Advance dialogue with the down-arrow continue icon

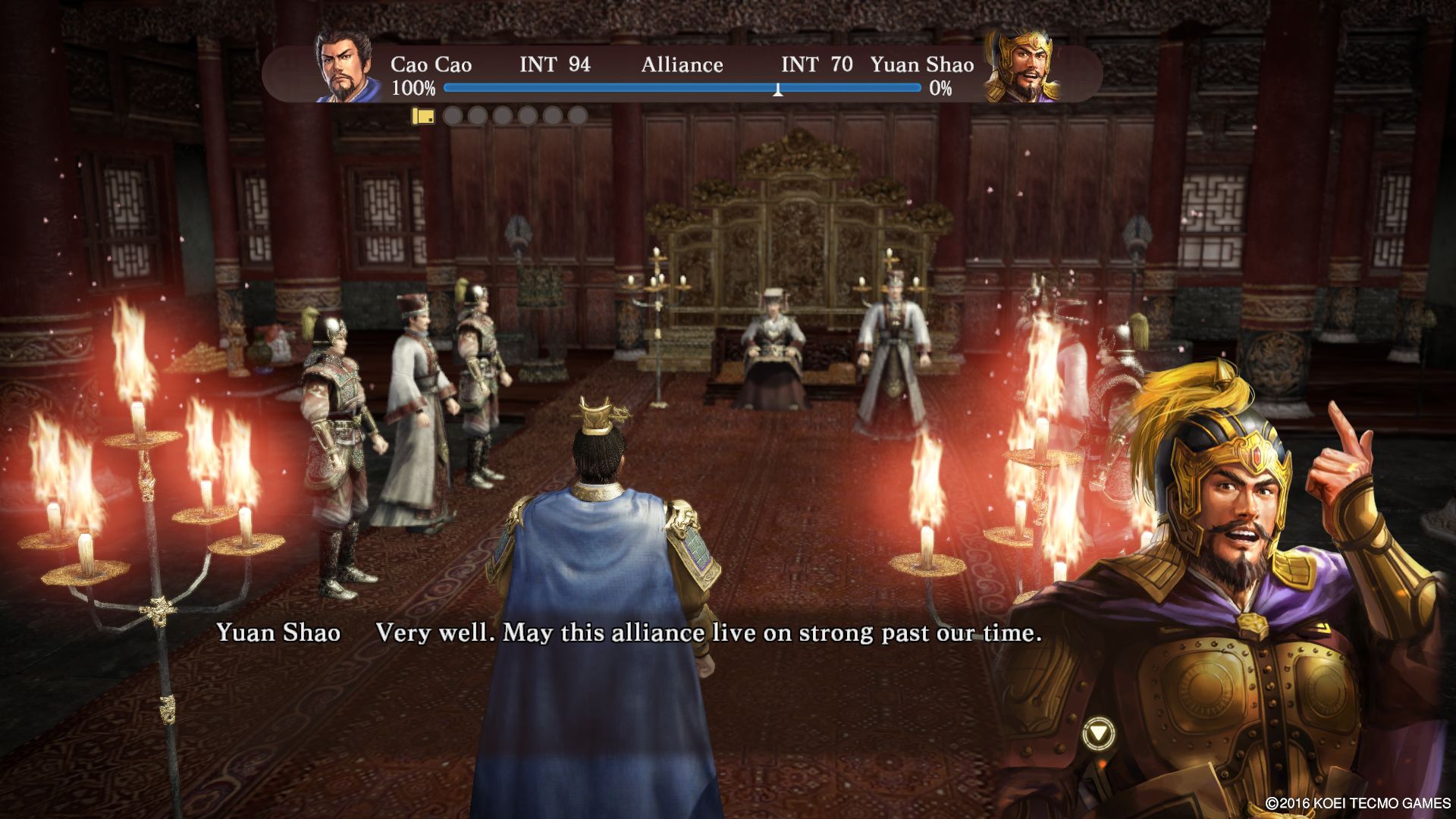click(1097, 734)
